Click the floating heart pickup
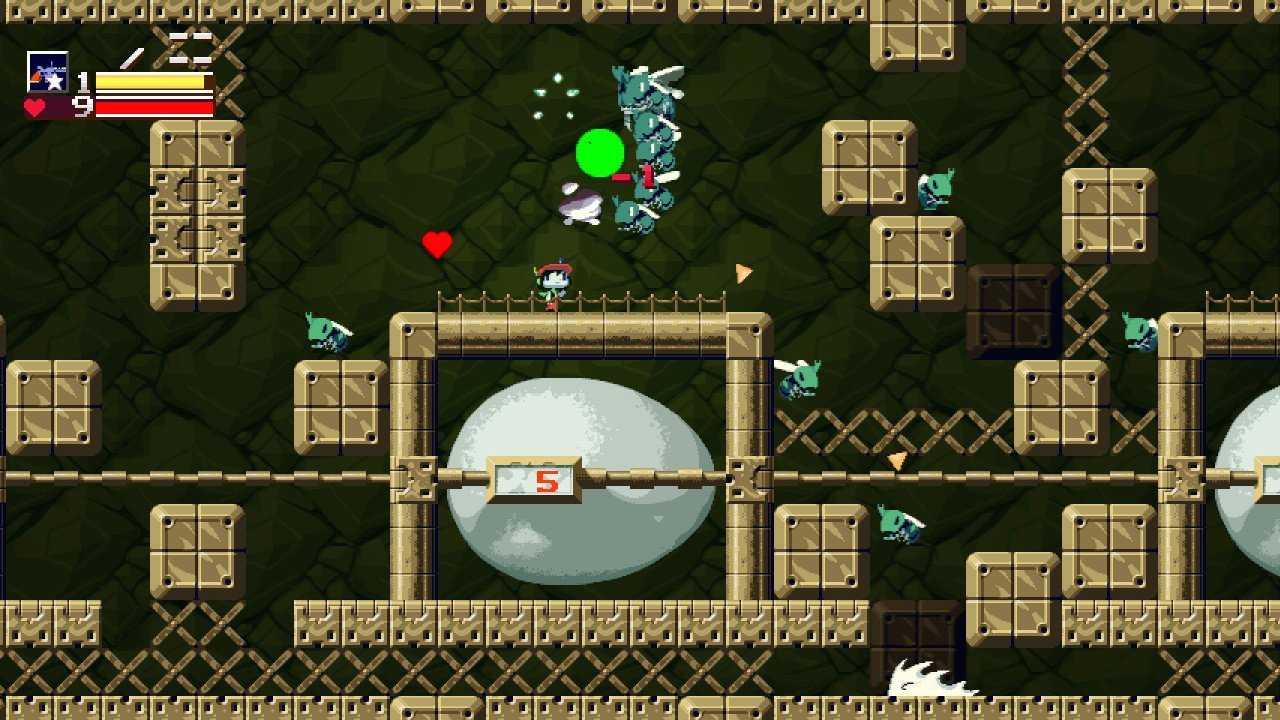 point(436,241)
